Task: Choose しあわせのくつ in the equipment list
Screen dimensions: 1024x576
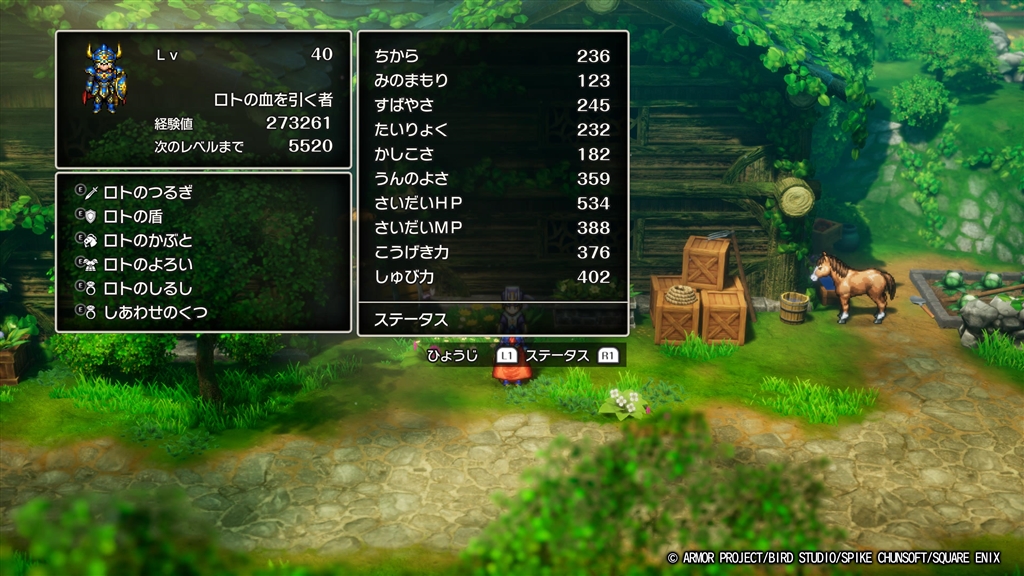Action: pyautogui.click(x=156, y=313)
